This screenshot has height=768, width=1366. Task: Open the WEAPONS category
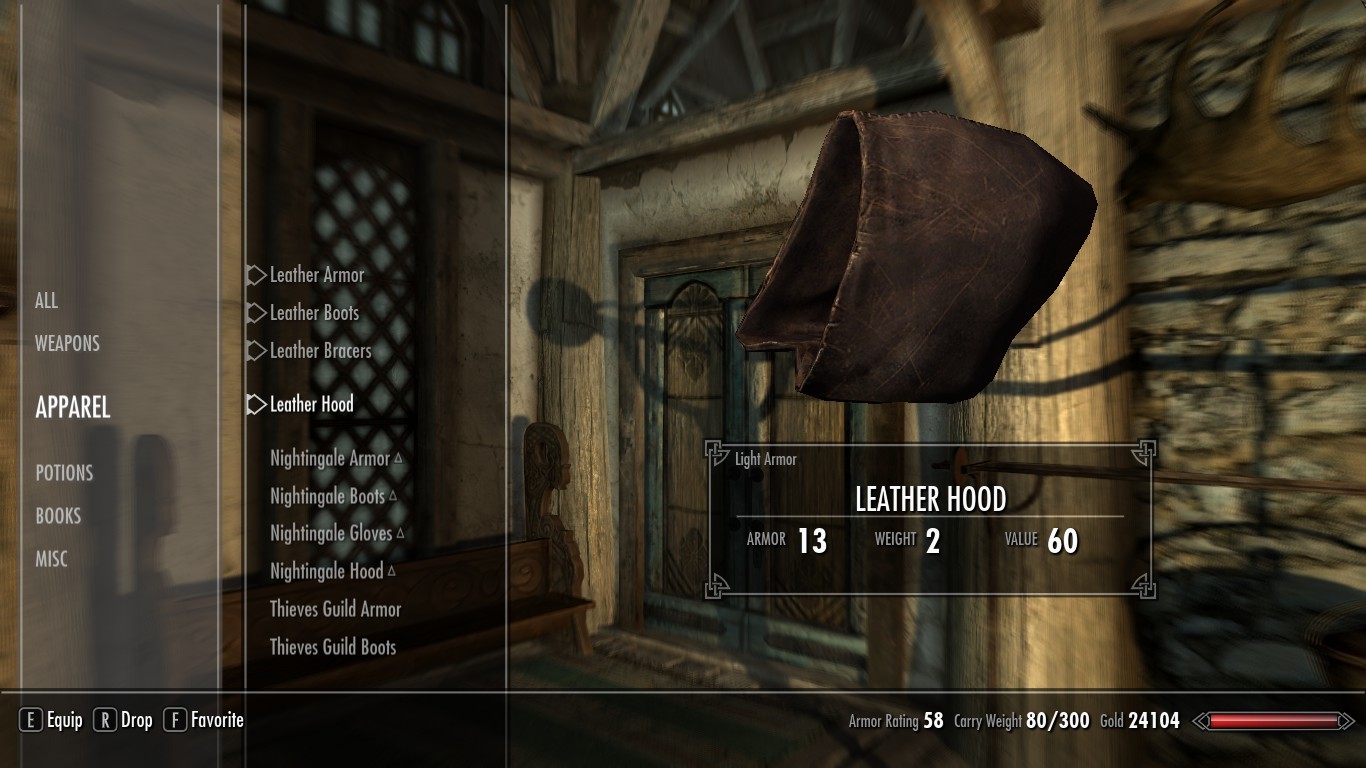tap(67, 344)
